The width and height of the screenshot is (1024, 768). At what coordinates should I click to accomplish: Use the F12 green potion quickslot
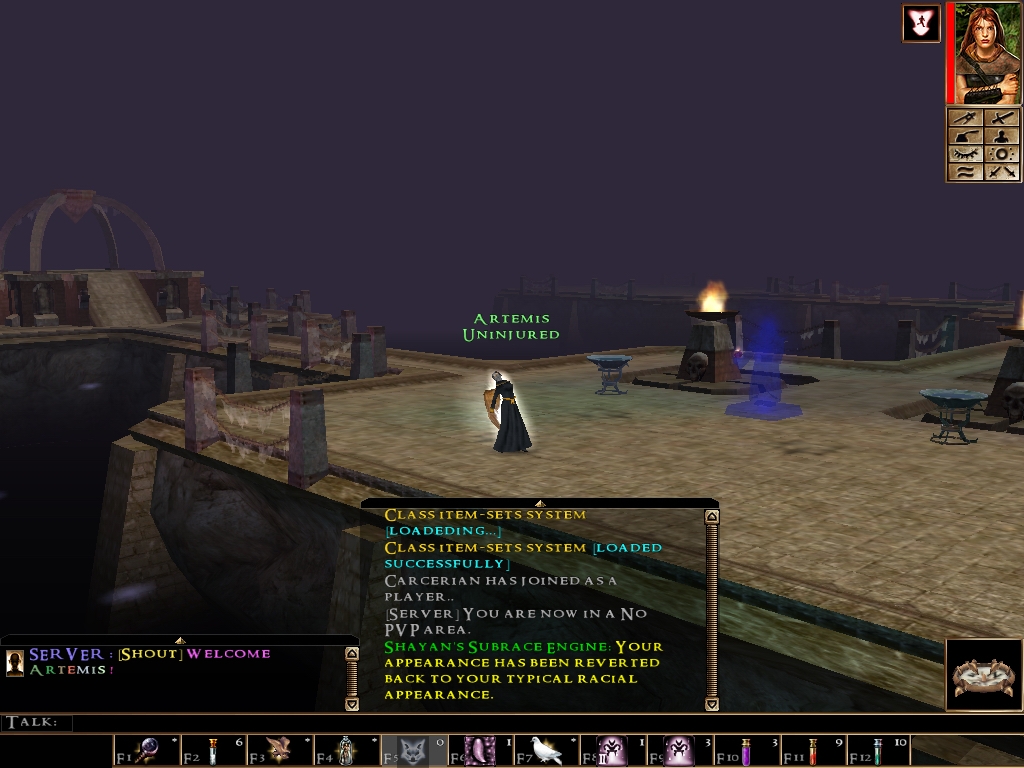tap(878, 750)
